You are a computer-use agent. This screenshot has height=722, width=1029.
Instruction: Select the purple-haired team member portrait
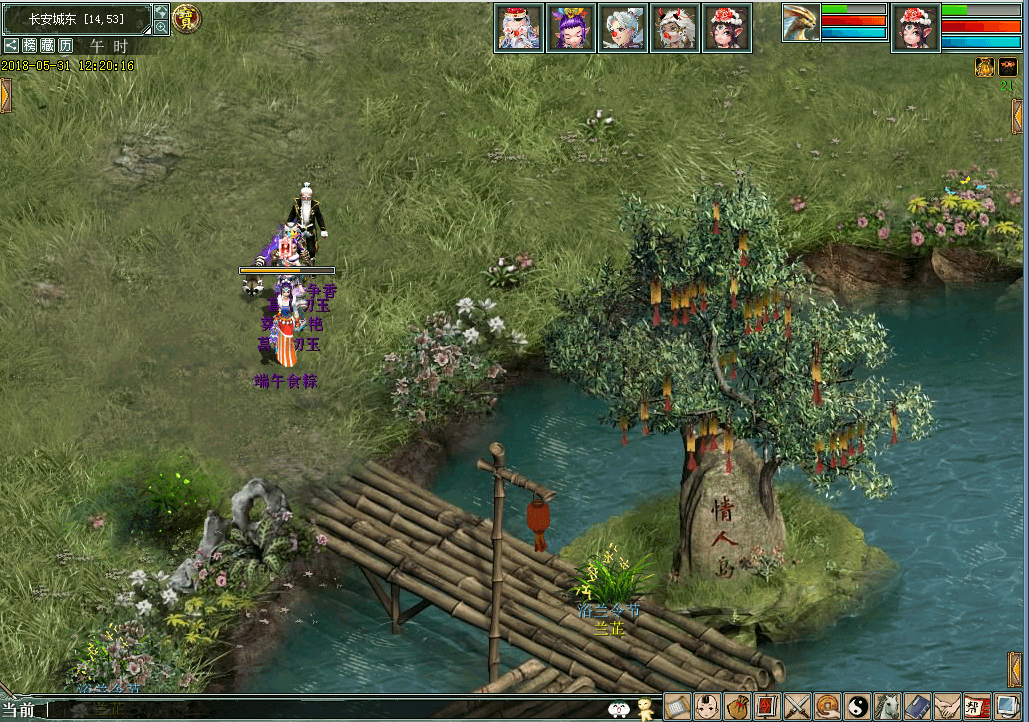[x=571, y=27]
